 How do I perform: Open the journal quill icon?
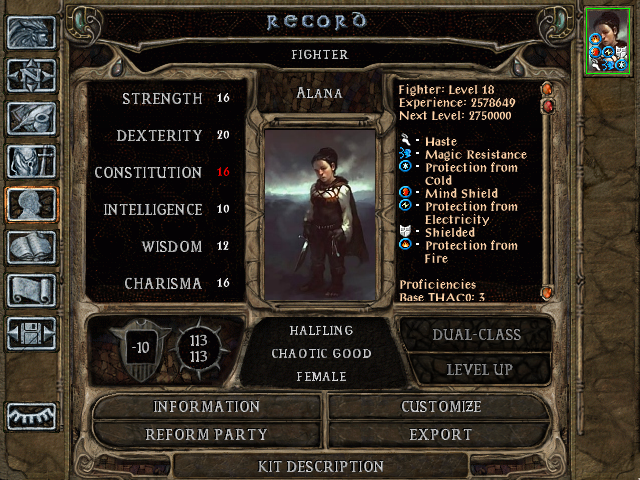[x=31, y=118]
